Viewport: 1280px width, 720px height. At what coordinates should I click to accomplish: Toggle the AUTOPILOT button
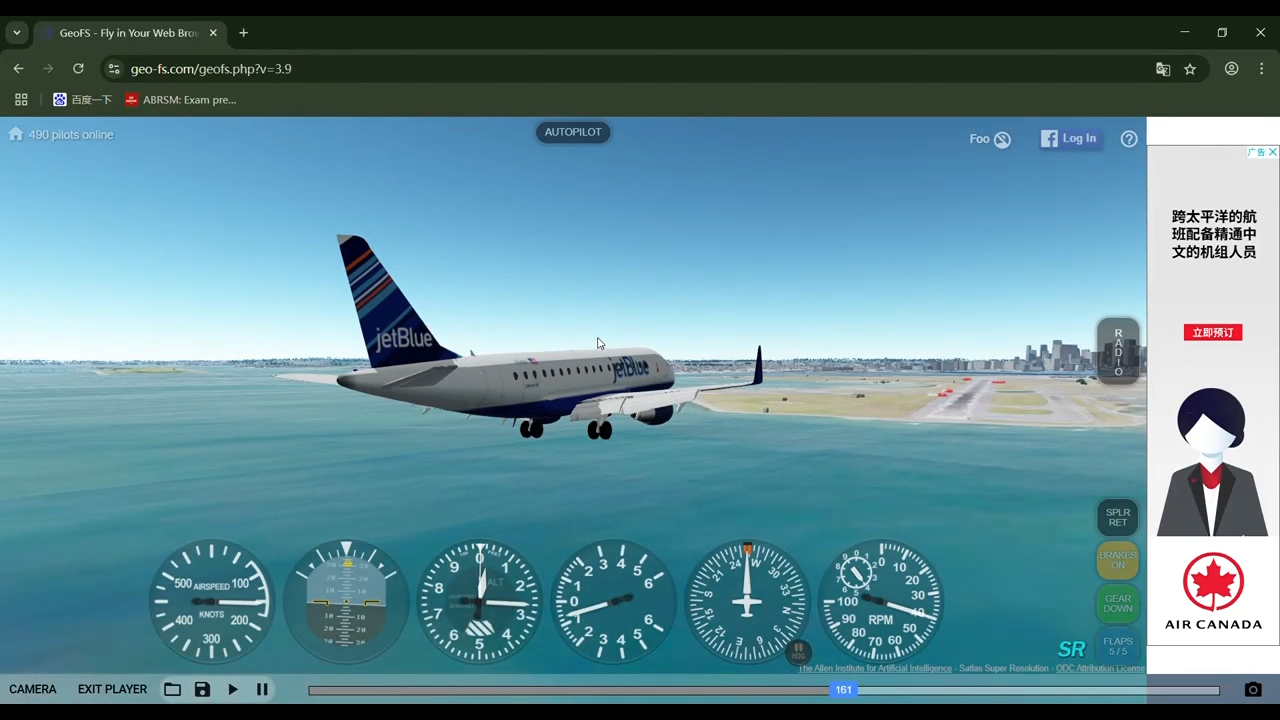[573, 132]
